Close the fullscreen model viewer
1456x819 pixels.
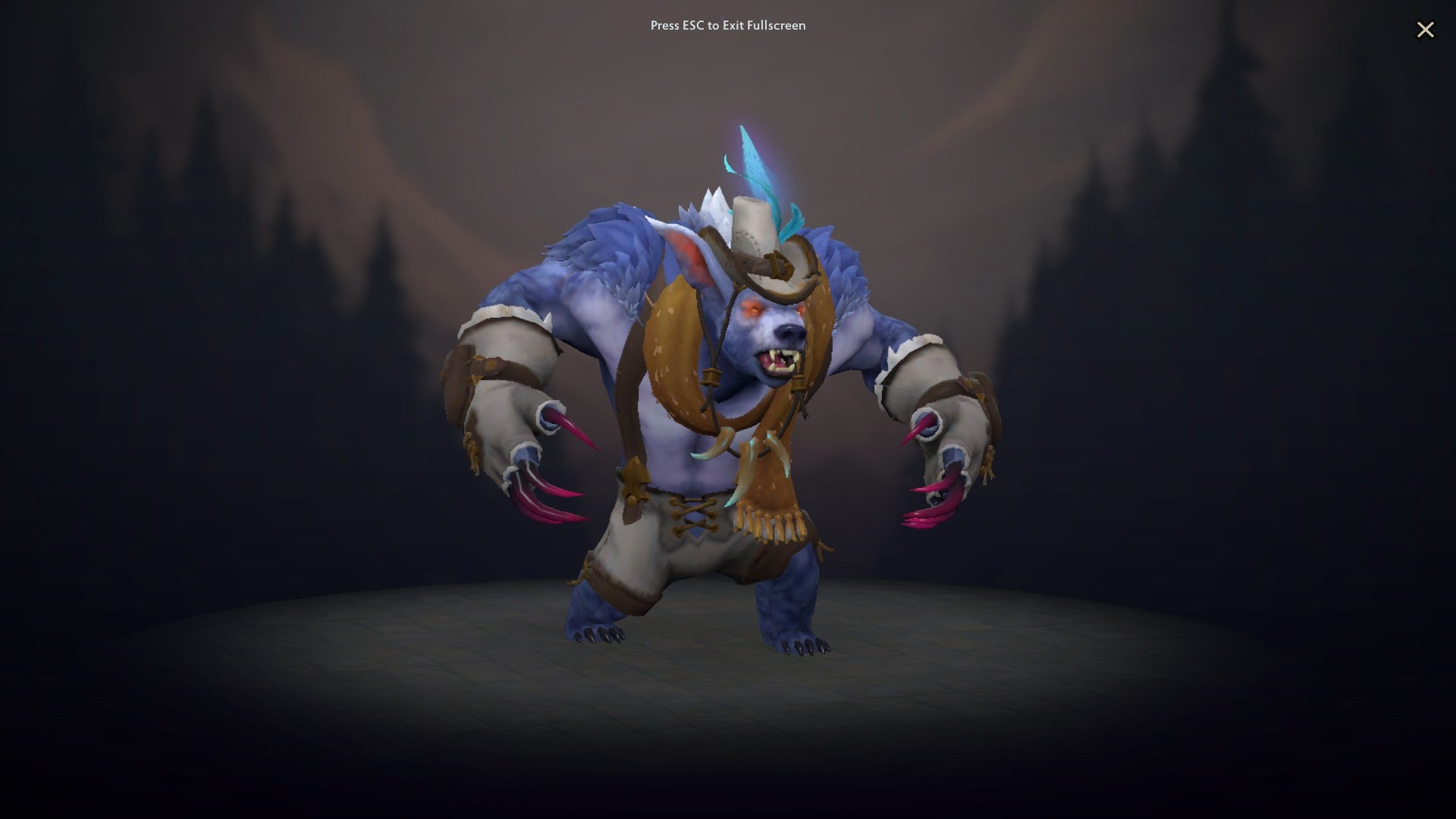tap(1426, 30)
